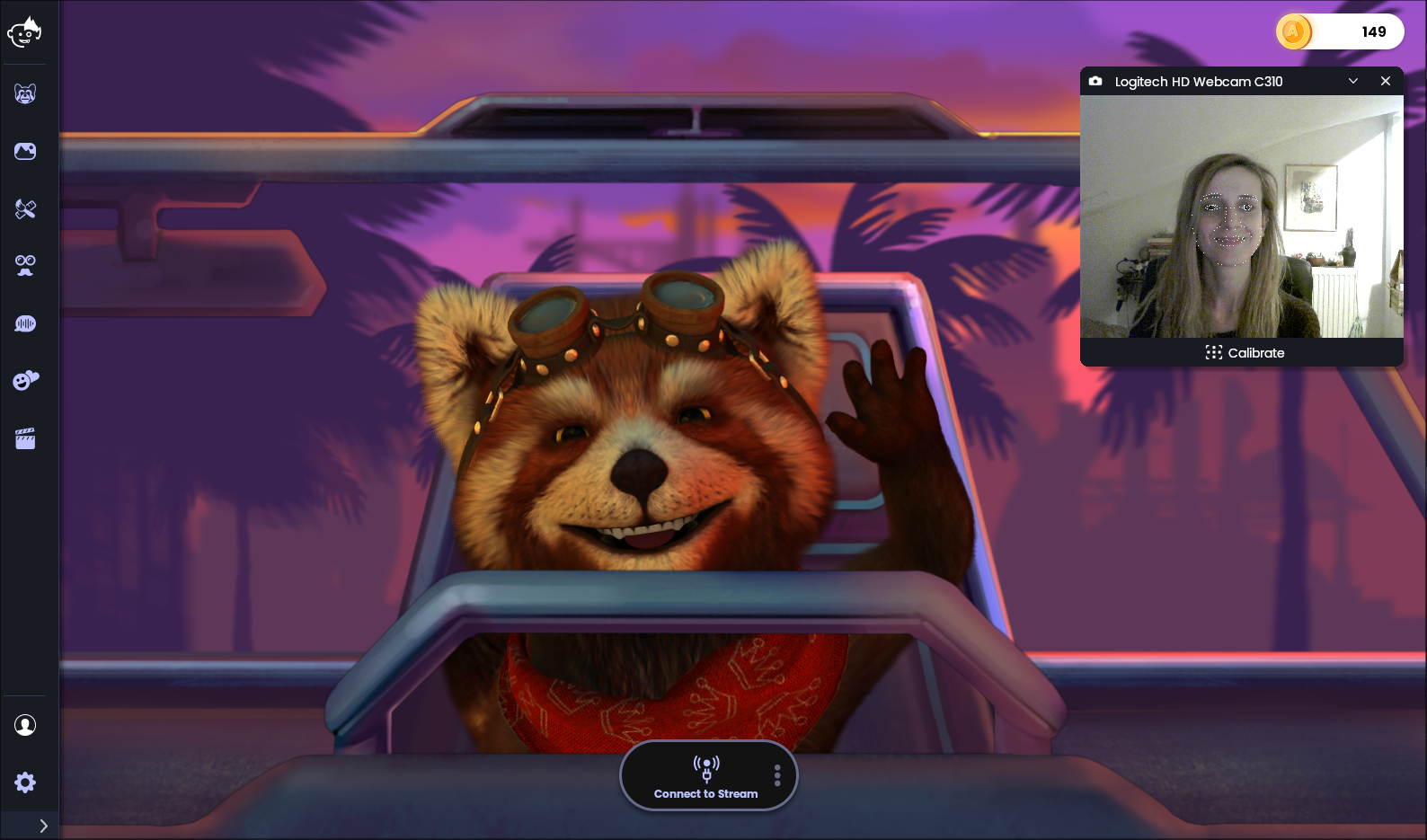Open the three-dot stream options menu
1427x840 pixels.
tap(776, 774)
